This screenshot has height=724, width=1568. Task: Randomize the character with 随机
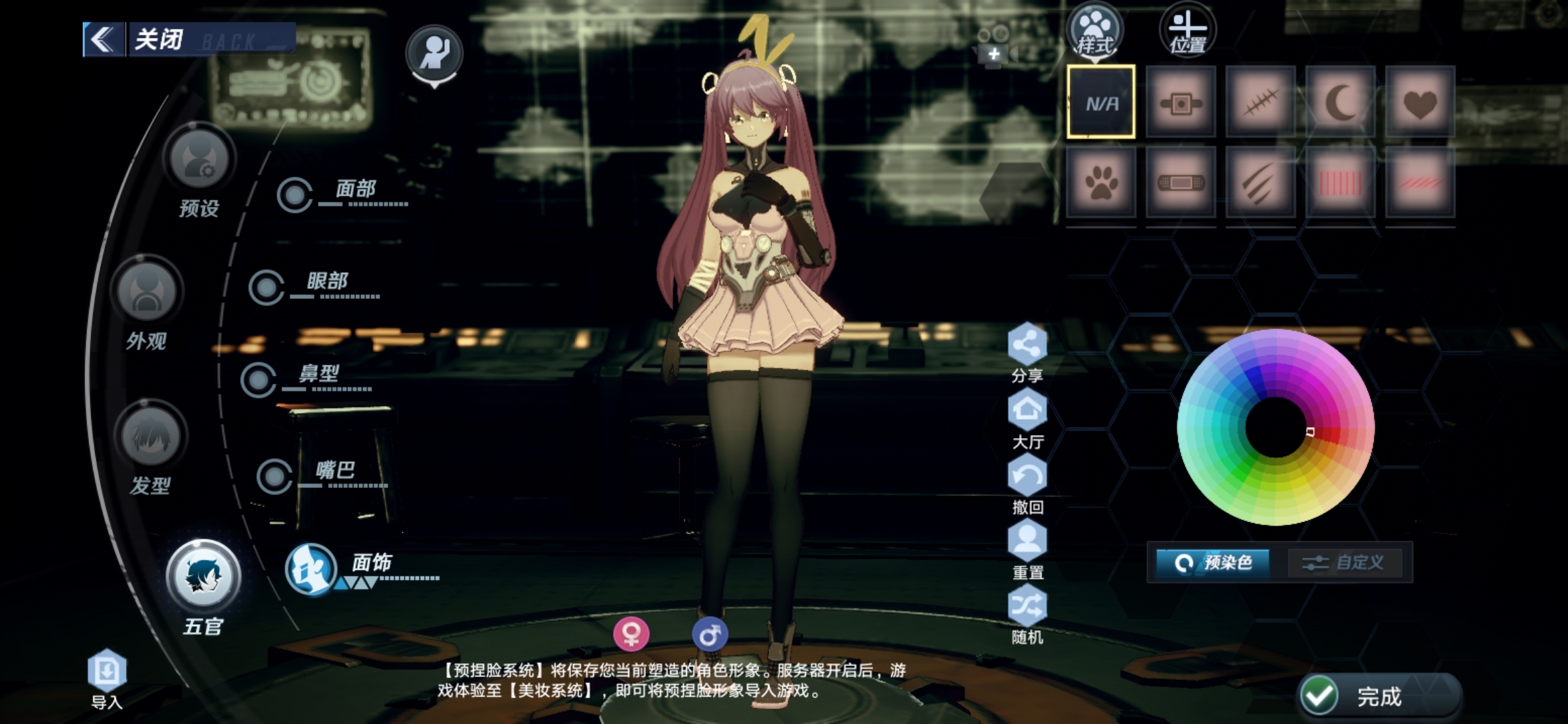(1027, 607)
